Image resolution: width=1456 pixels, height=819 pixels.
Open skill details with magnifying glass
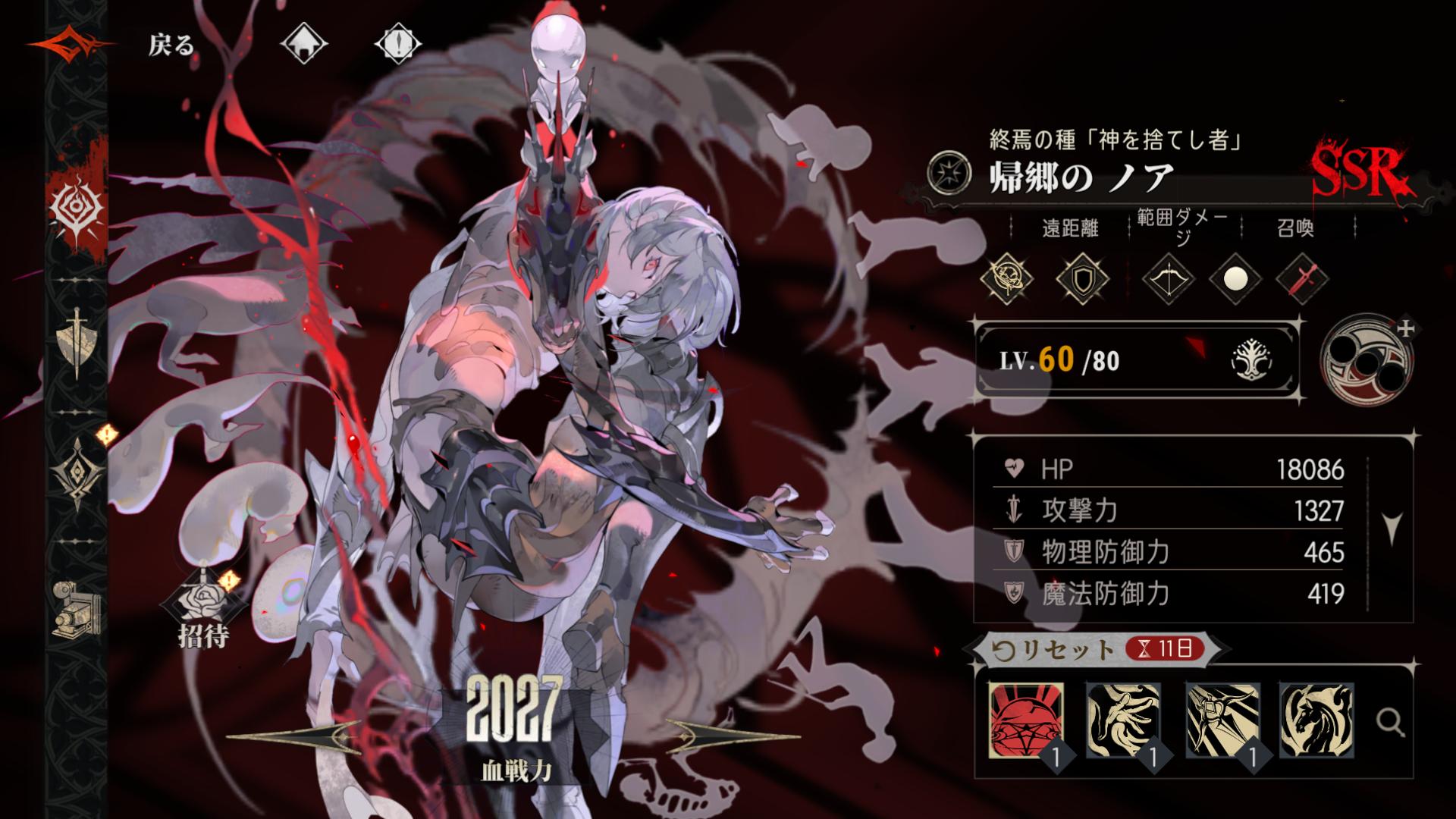tap(1390, 723)
